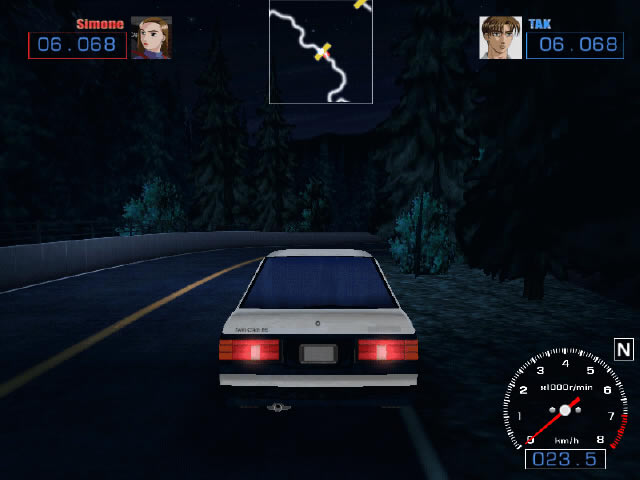
Task: Click the N gear indicator
Action: [624, 349]
